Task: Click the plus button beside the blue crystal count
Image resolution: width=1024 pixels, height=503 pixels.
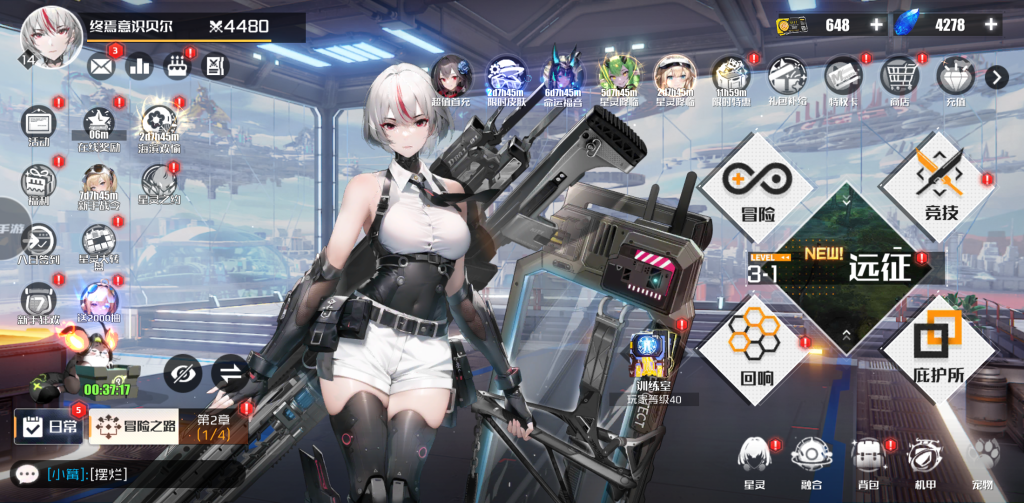Action: click(x=992, y=24)
